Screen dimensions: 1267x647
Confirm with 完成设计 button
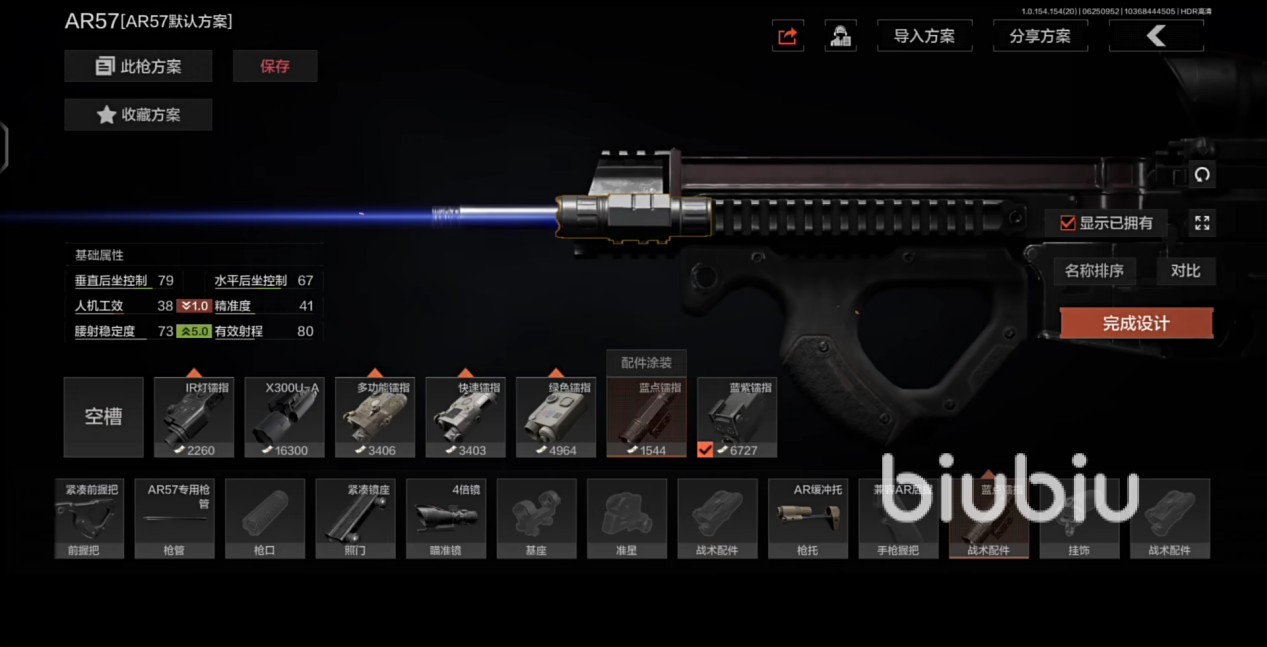pos(1136,323)
